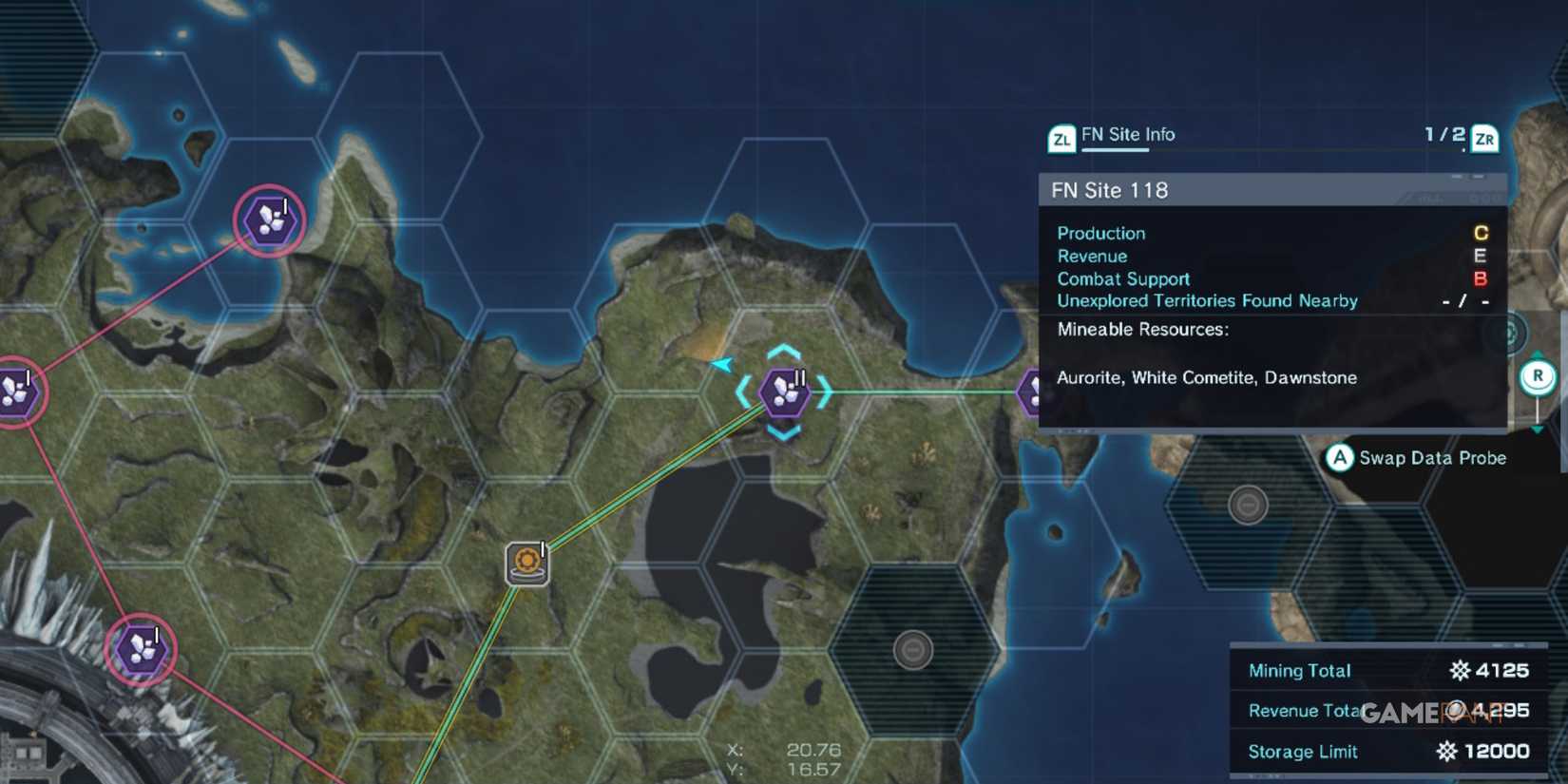This screenshot has height=784, width=1568.
Task: Select the yellow basic probe icon on the map
Action: pos(525,562)
